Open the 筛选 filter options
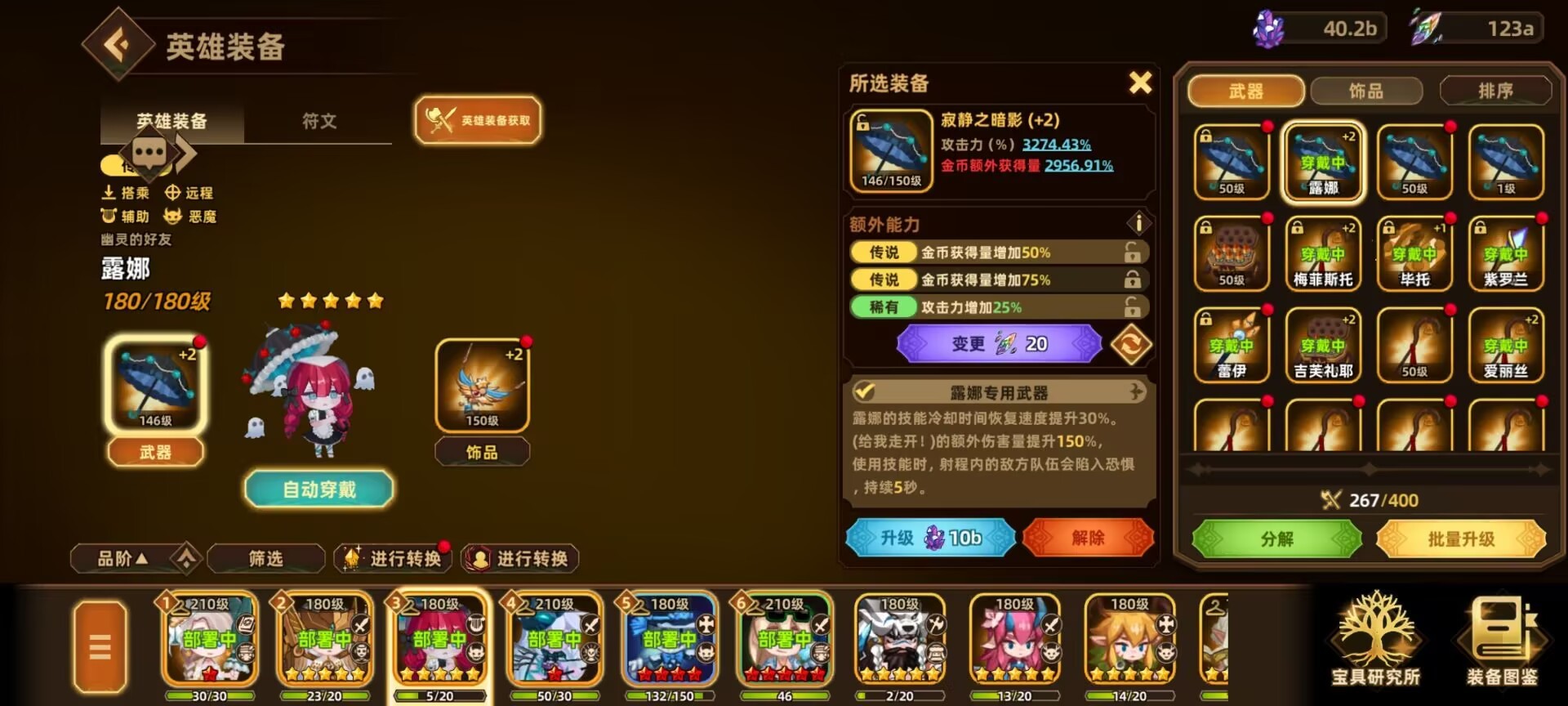This screenshot has width=1568, height=706. pos(265,556)
